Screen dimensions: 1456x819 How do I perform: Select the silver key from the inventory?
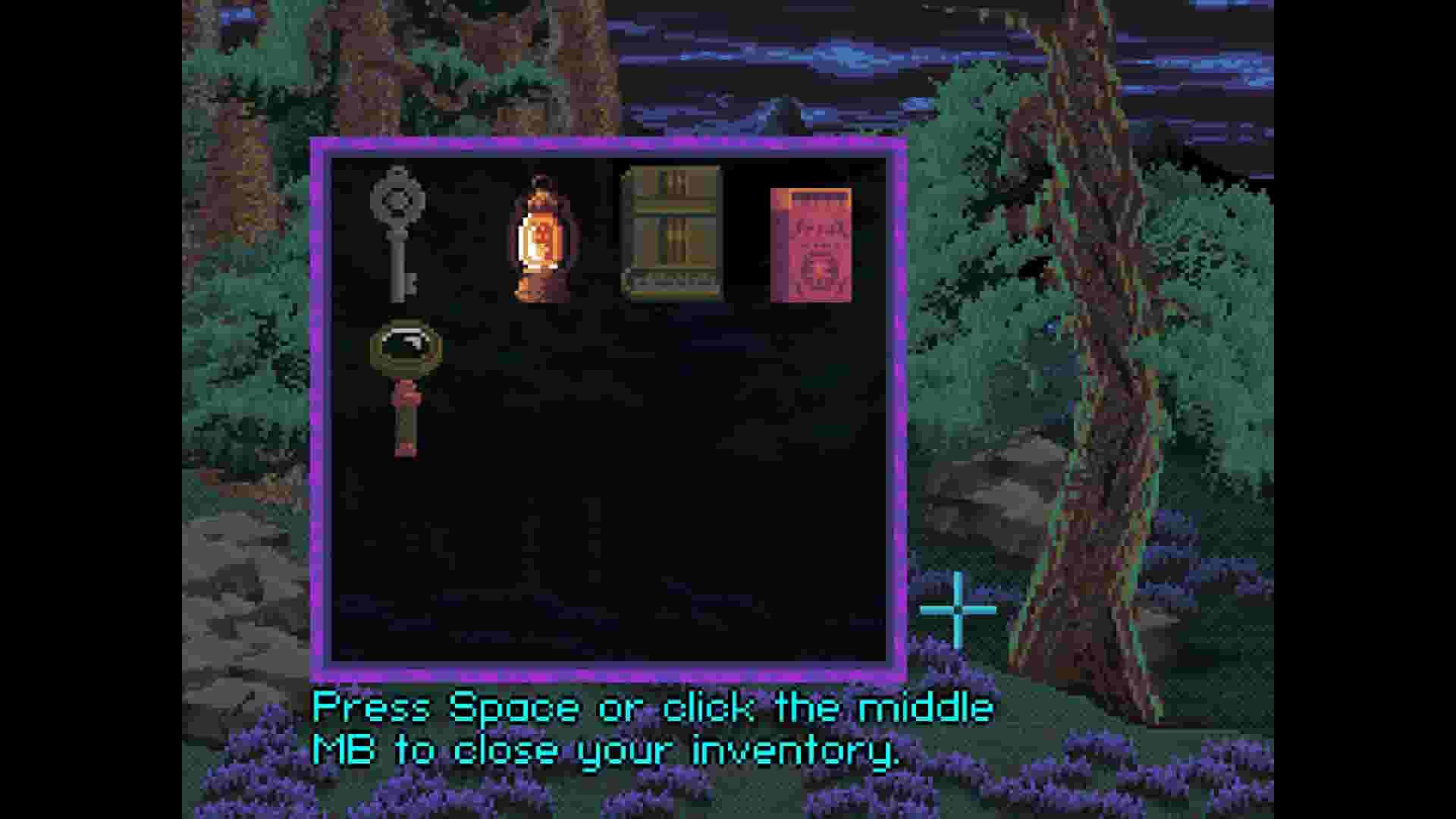pos(397,235)
